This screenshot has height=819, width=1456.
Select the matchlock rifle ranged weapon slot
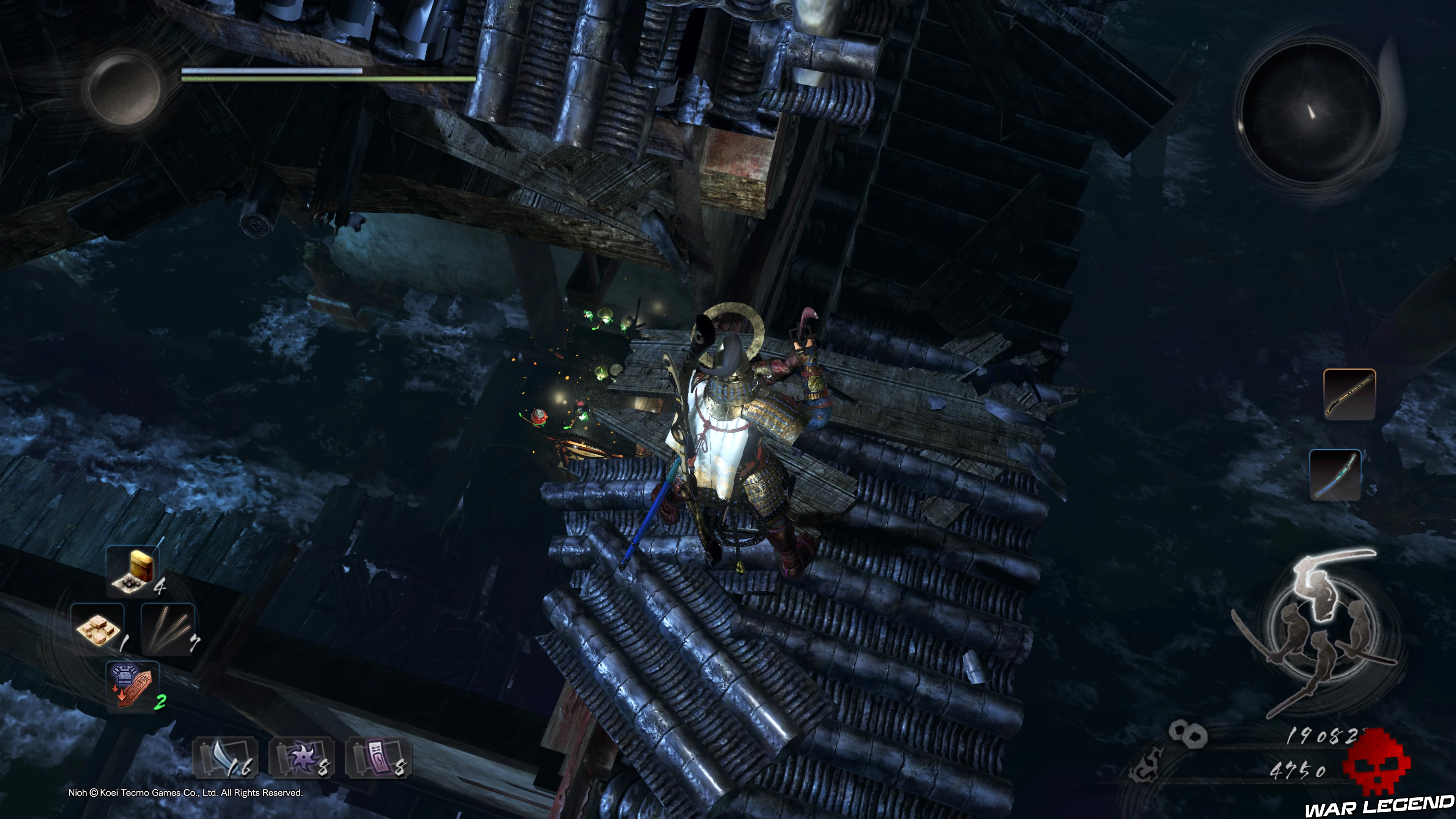1349,394
